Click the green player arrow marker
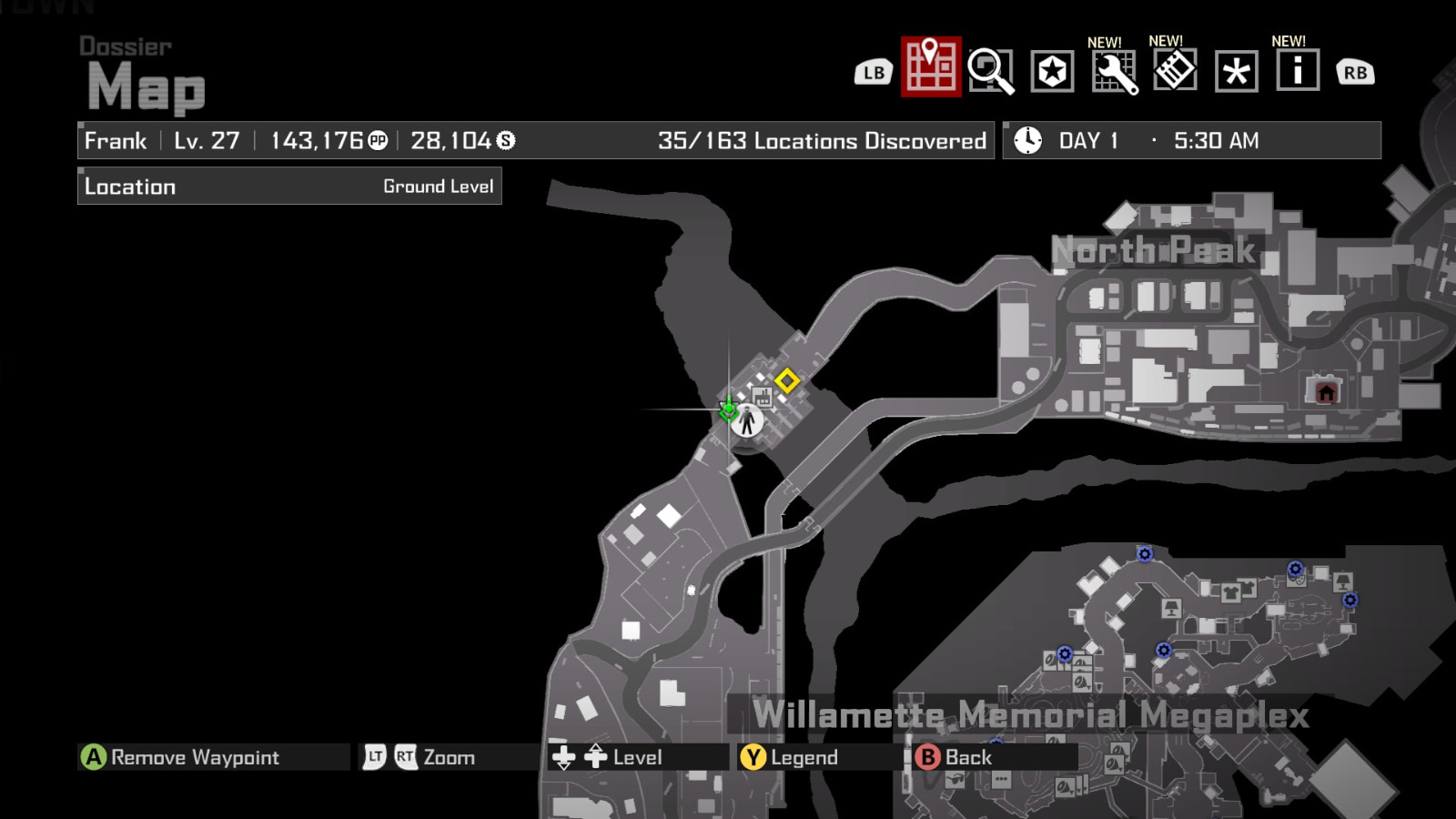The width and height of the screenshot is (1456, 819). tap(728, 410)
